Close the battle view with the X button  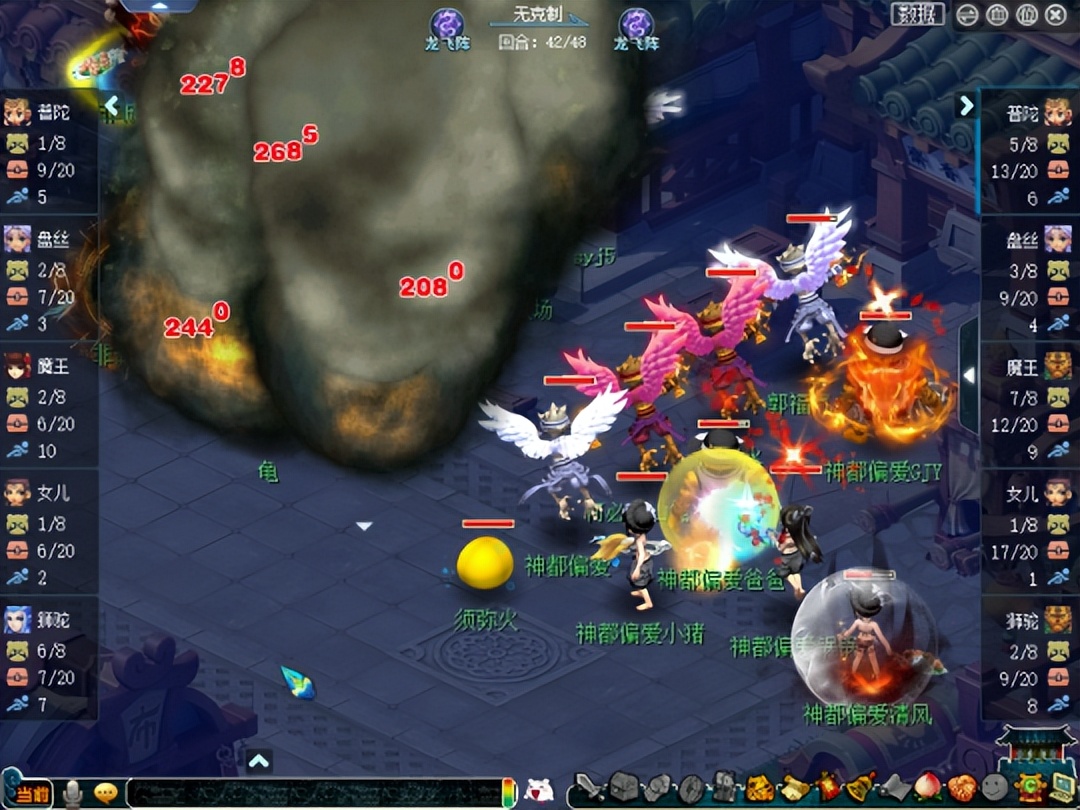coord(1056,15)
